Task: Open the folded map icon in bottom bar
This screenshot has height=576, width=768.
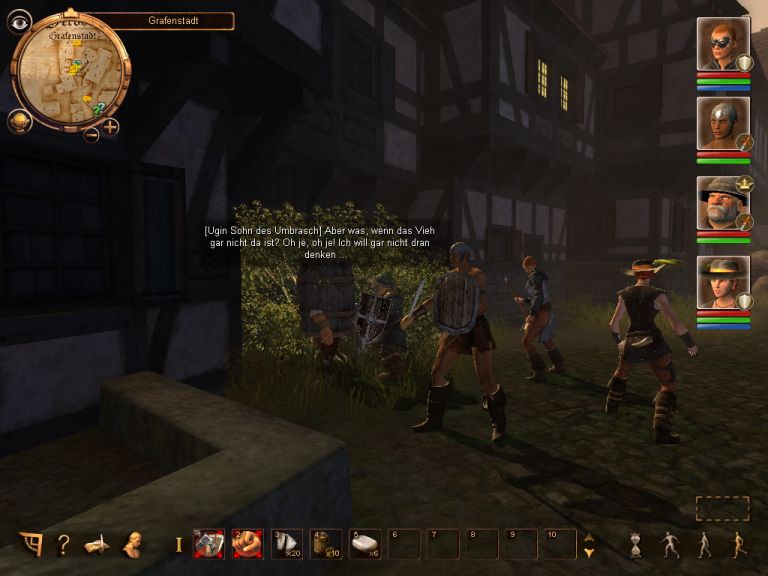Action: pyautogui.click(x=31, y=544)
